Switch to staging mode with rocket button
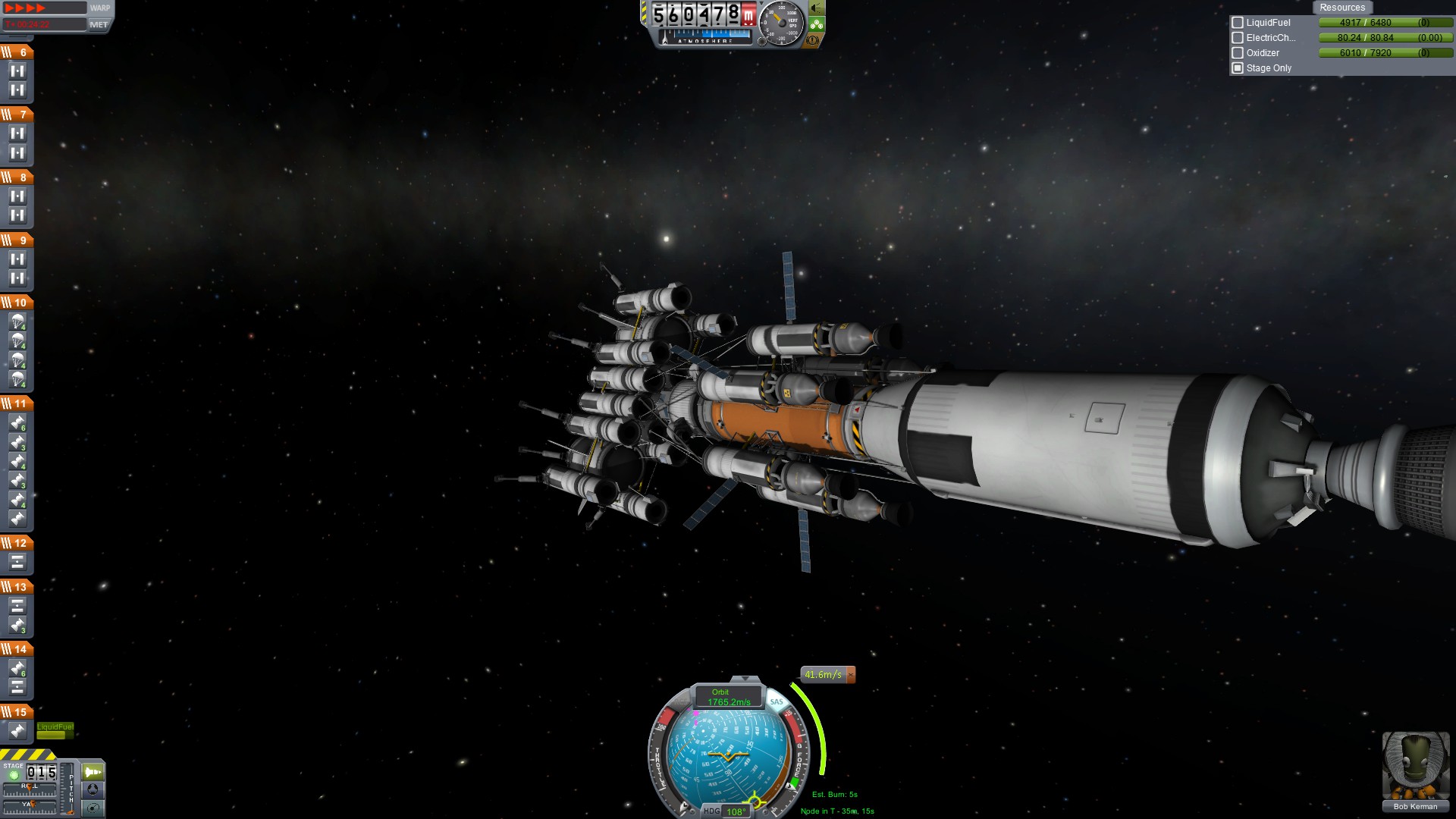The image size is (1456, 819). [x=93, y=772]
